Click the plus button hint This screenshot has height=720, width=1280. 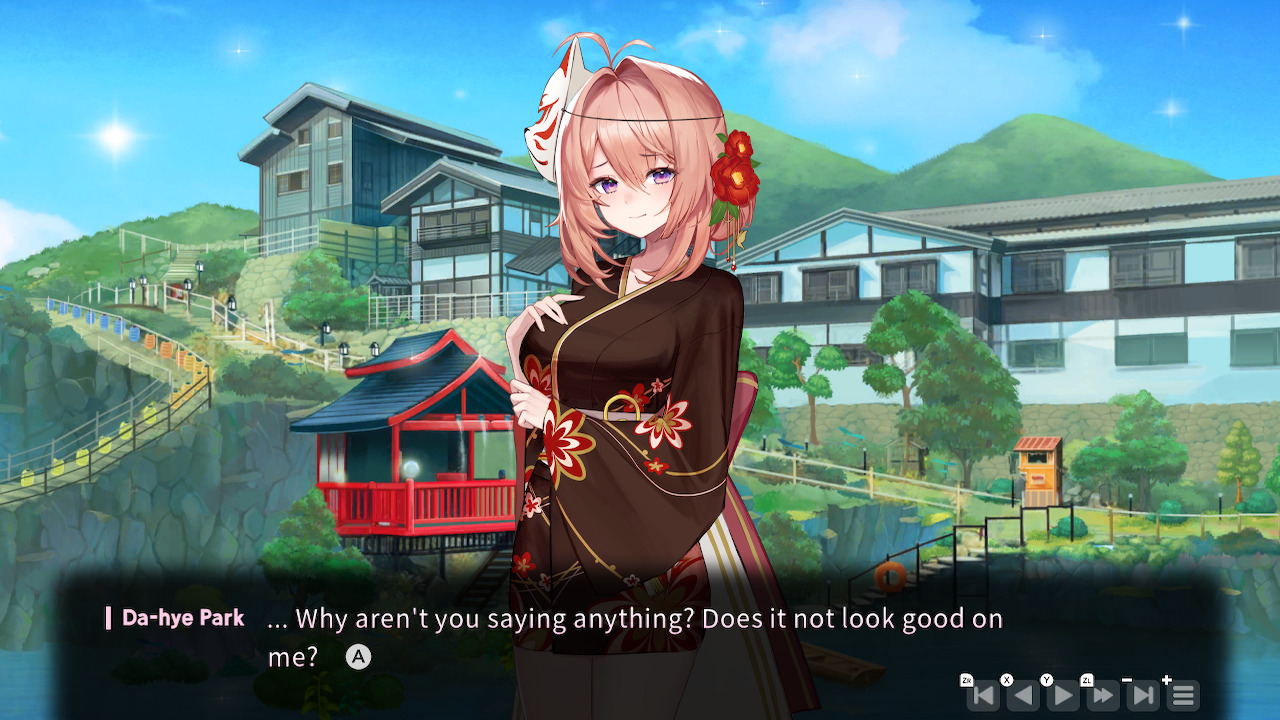[x=1167, y=679]
